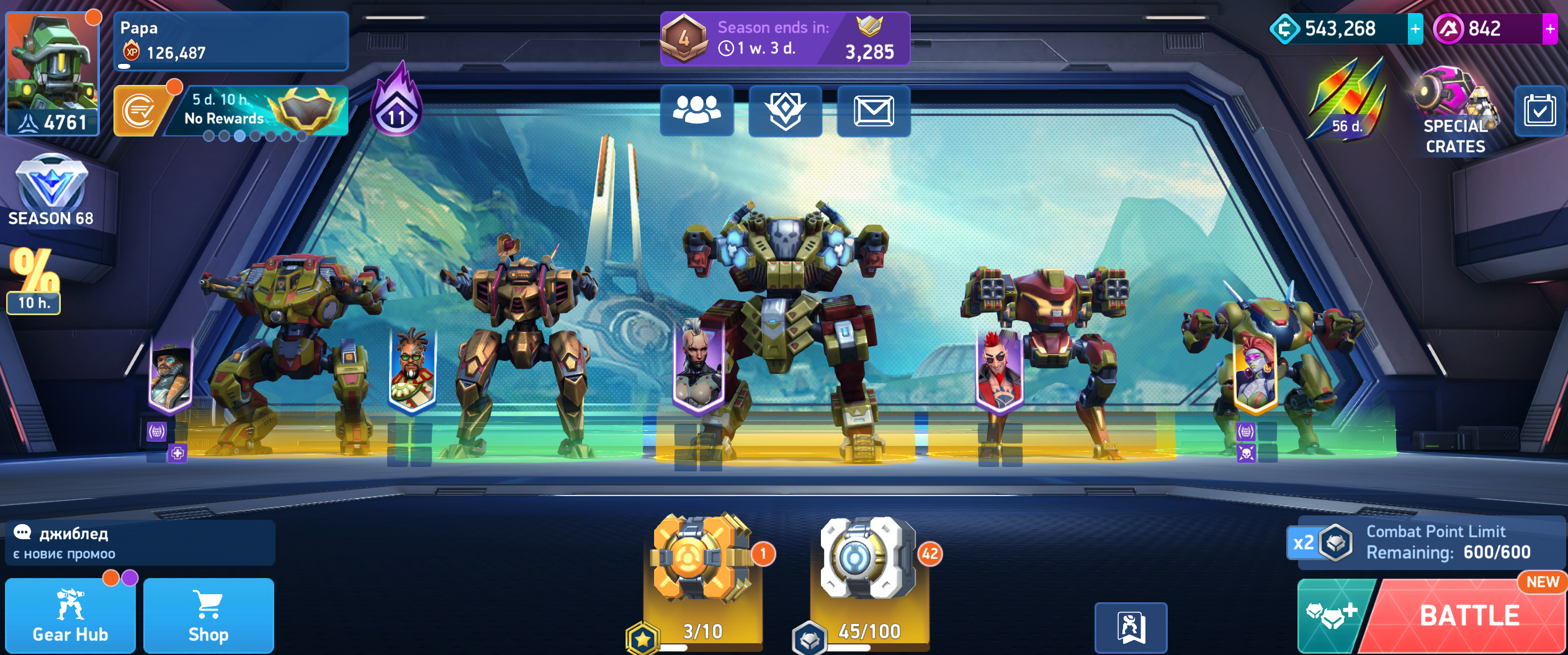This screenshot has width=1568, height=655.
Task: Check the mail inbox envelope
Action: 873,111
